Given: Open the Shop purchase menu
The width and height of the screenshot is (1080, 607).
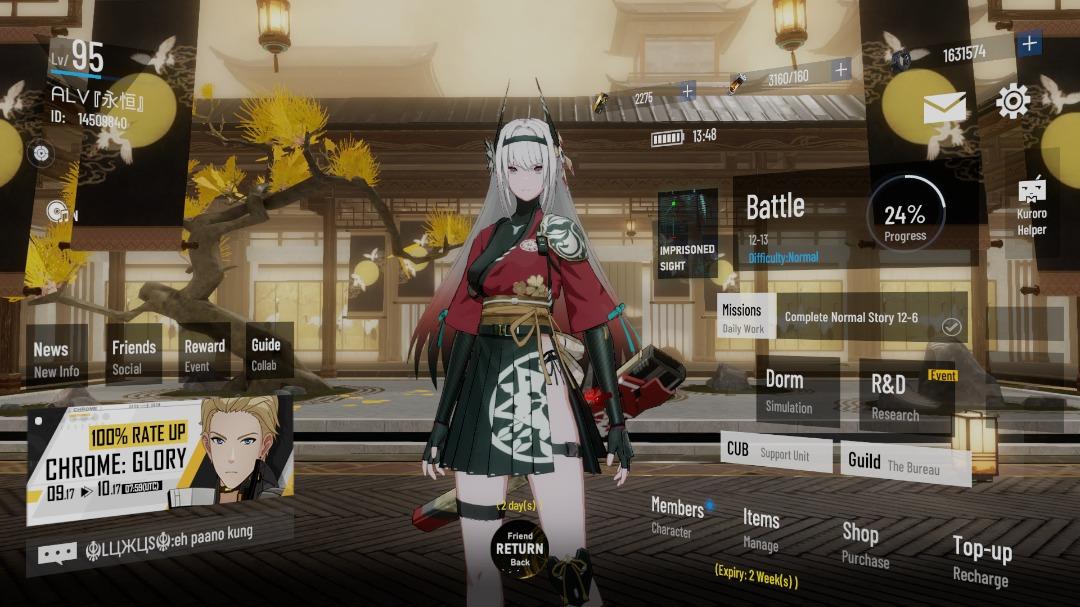Looking at the screenshot, I should [x=863, y=544].
